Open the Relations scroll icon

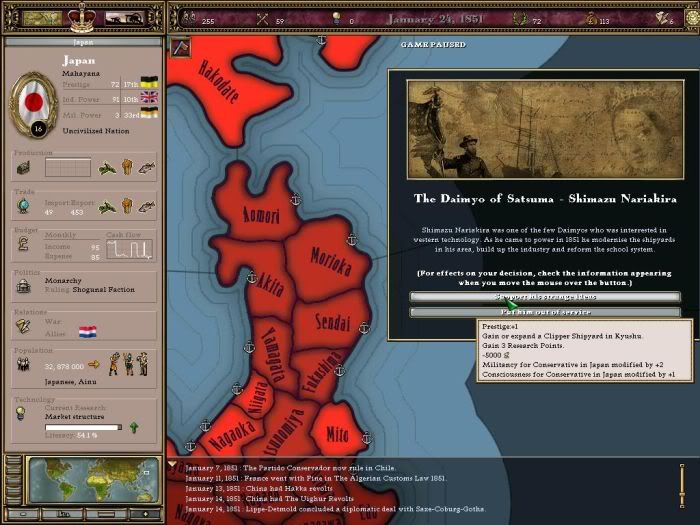click(x=23, y=326)
